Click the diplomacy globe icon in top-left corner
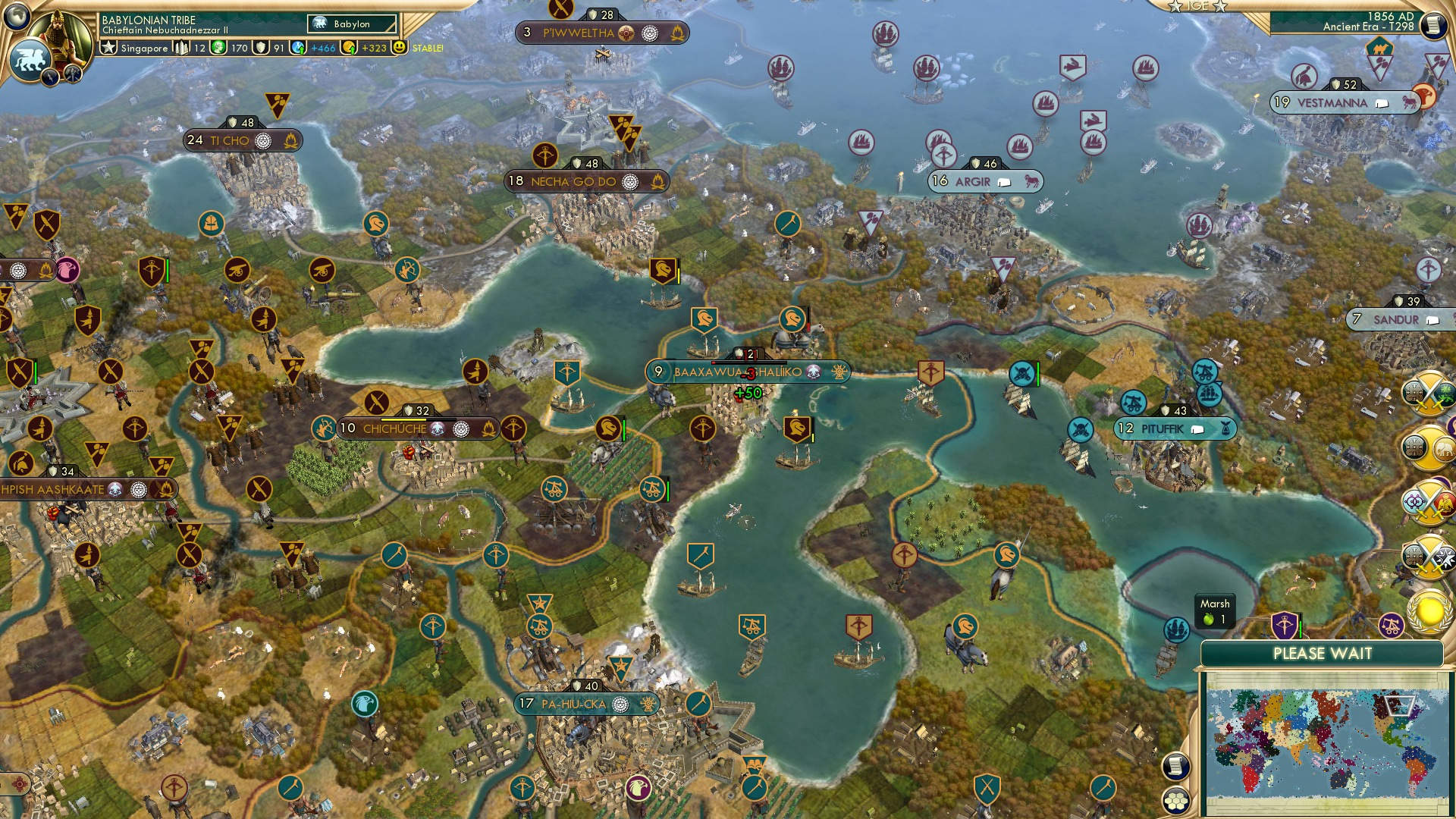This screenshot has width=1456, height=819. pyautogui.click(x=16, y=16)
